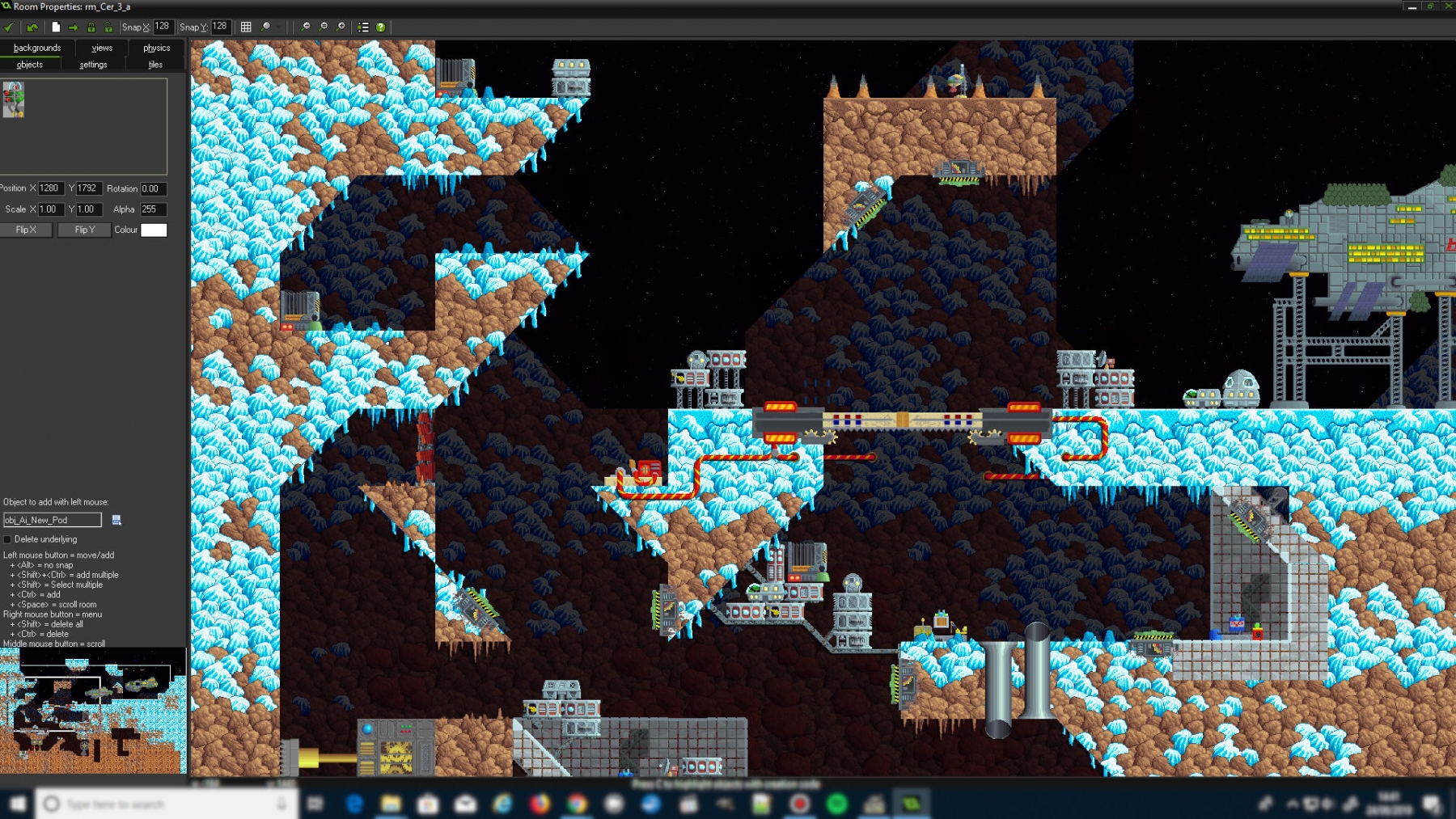Image resolution: width=1456 pixels, height=819 pixels.
Task: Go to the tiles tab
Action: tap(155, 65)
